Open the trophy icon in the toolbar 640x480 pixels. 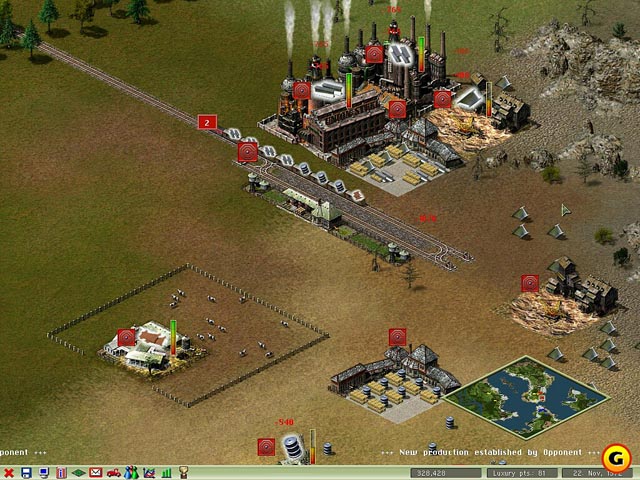tap(184, 472)
